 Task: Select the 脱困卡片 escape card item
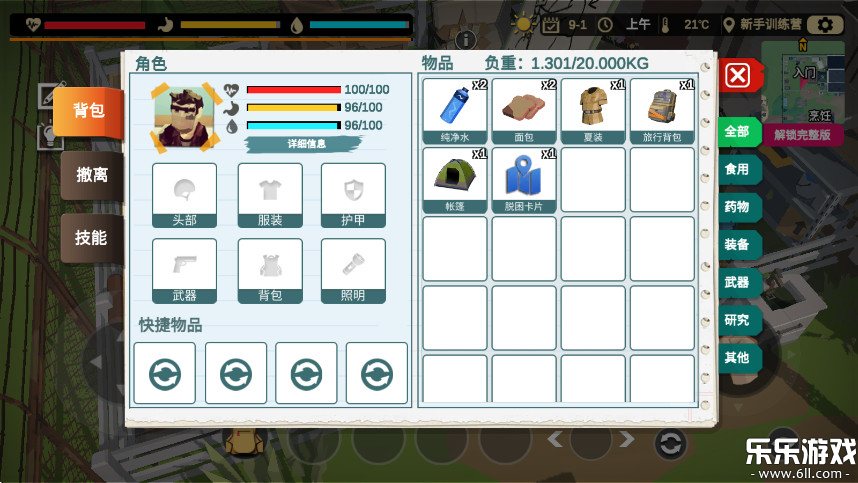(x=524, y=180)
